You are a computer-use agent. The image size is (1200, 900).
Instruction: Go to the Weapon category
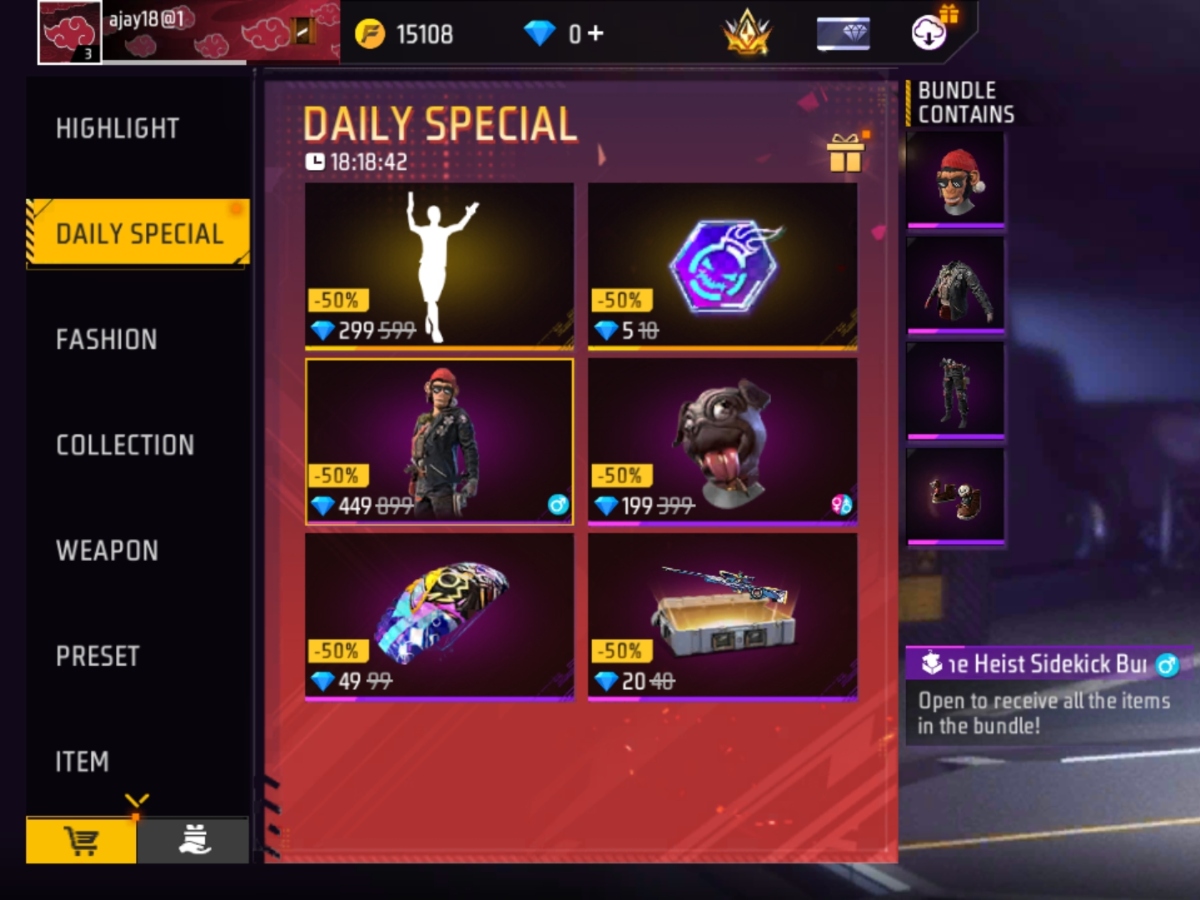(107, 551)
